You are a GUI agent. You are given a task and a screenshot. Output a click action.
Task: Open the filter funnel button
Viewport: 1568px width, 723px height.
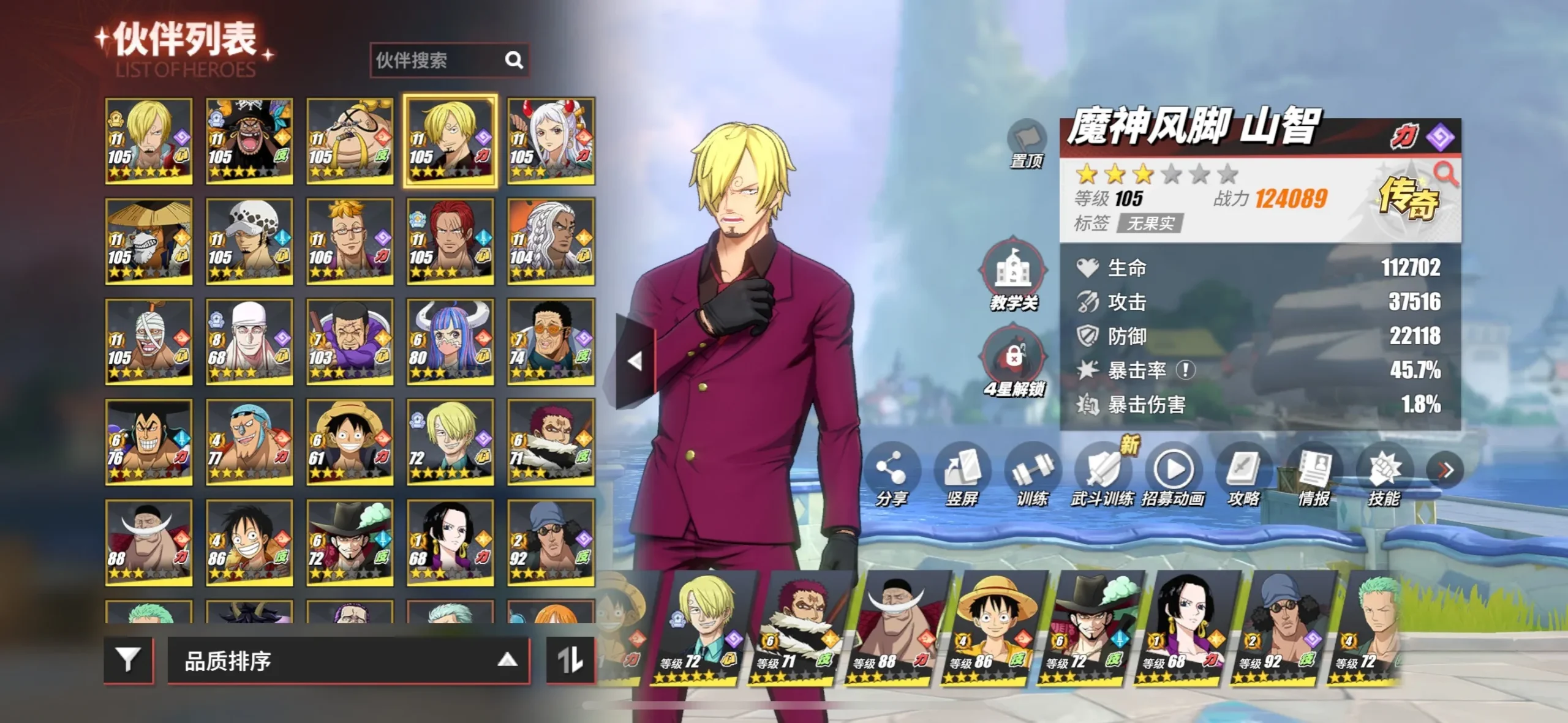(x=128, y=659)
